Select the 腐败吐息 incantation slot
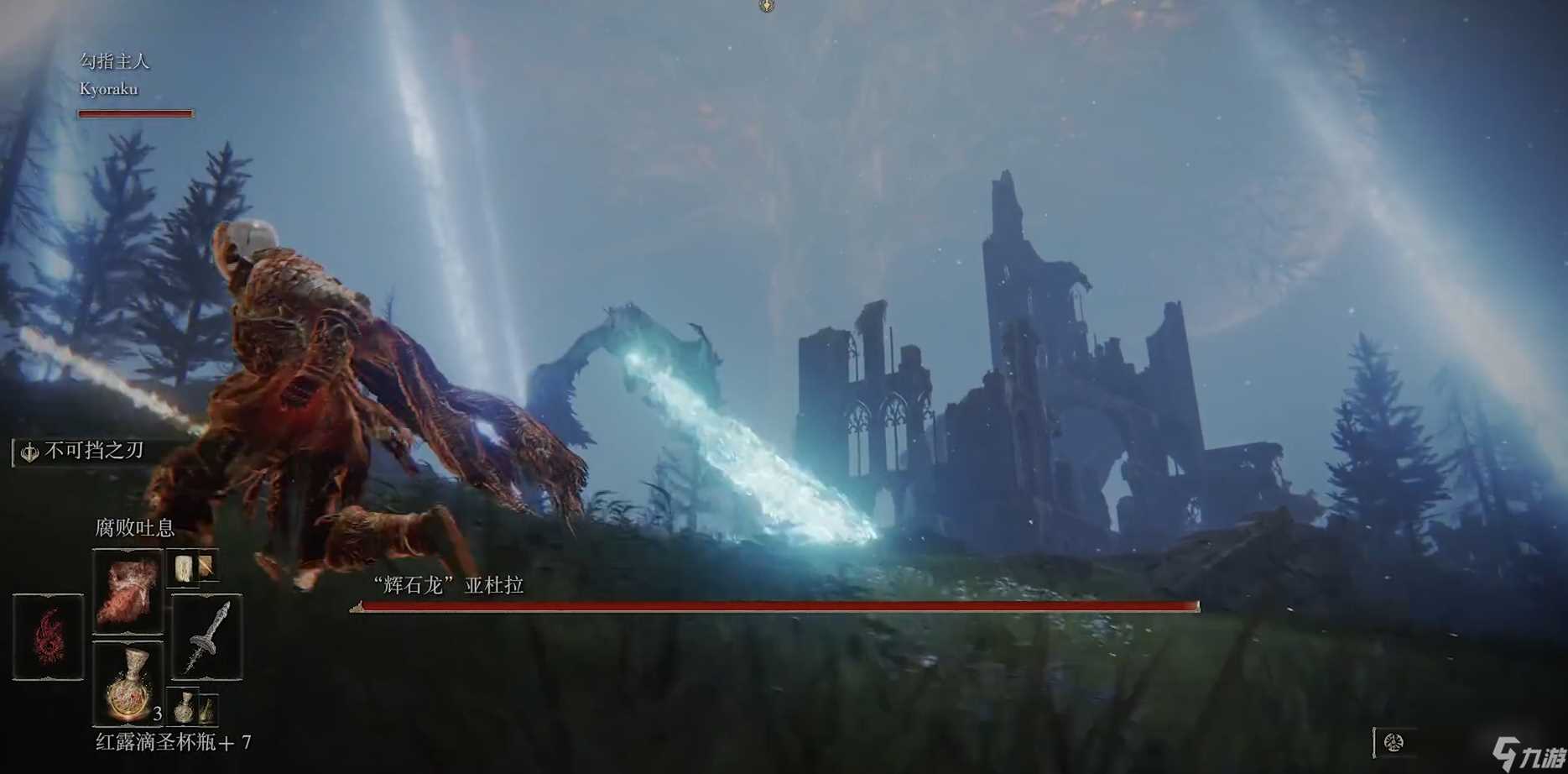 pyautogui.click(x=128, y=591)
